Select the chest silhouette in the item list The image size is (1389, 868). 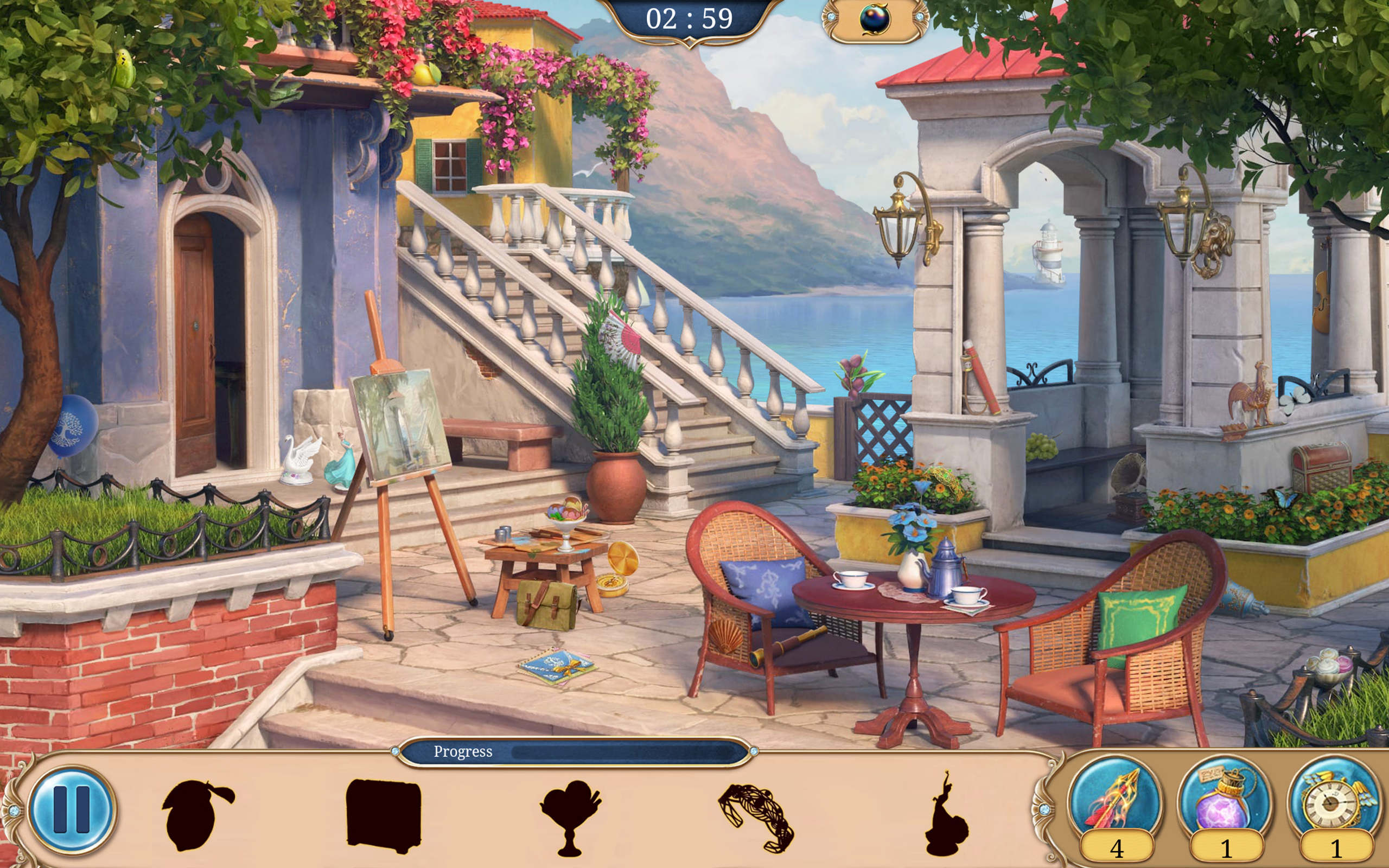tap(384, 815)
